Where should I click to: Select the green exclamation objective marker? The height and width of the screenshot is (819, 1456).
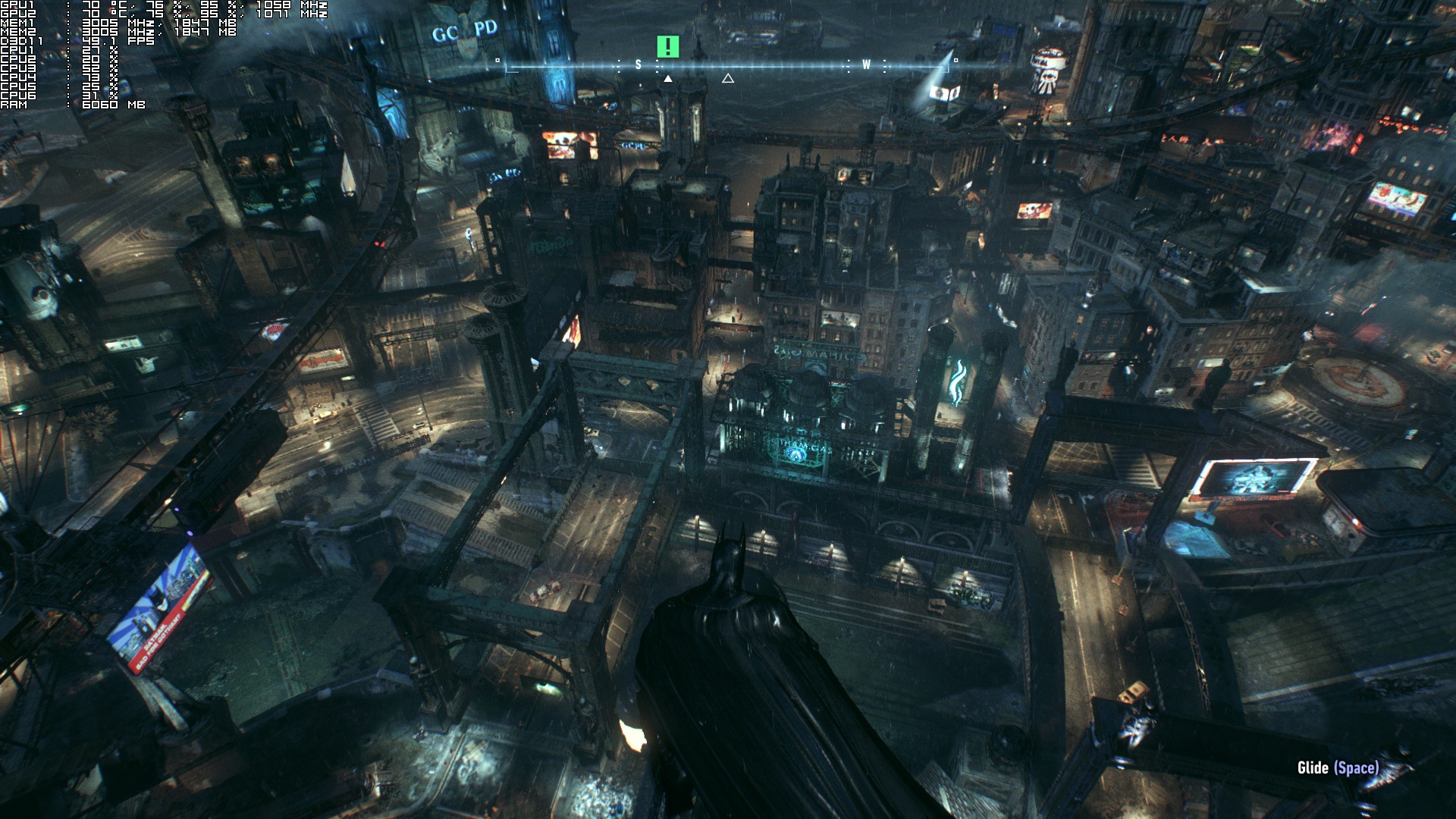pyautogui.click(x=667, y=47)
